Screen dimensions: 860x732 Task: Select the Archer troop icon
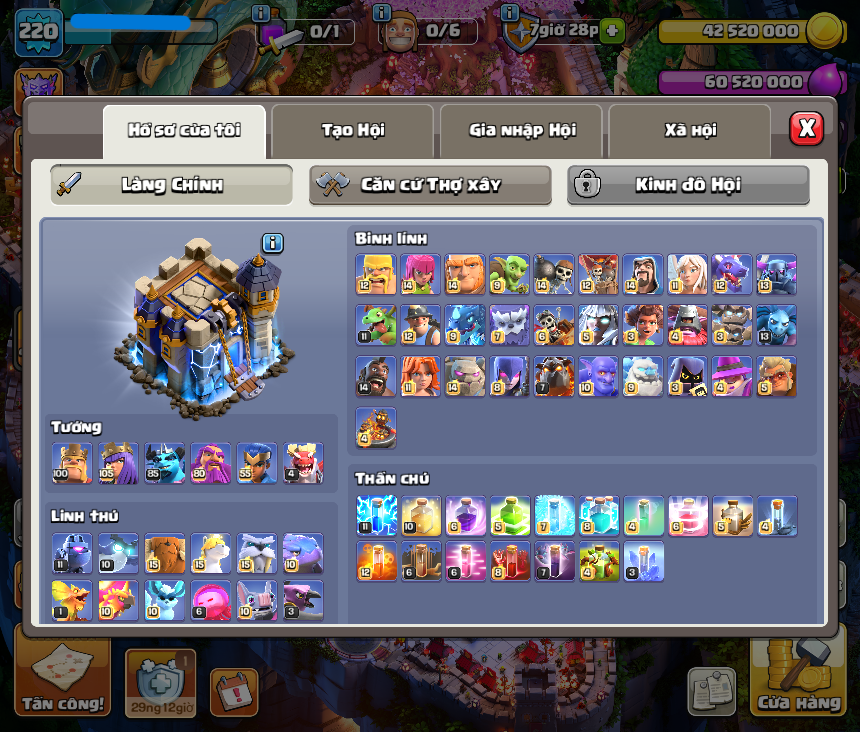click(420, 274)
